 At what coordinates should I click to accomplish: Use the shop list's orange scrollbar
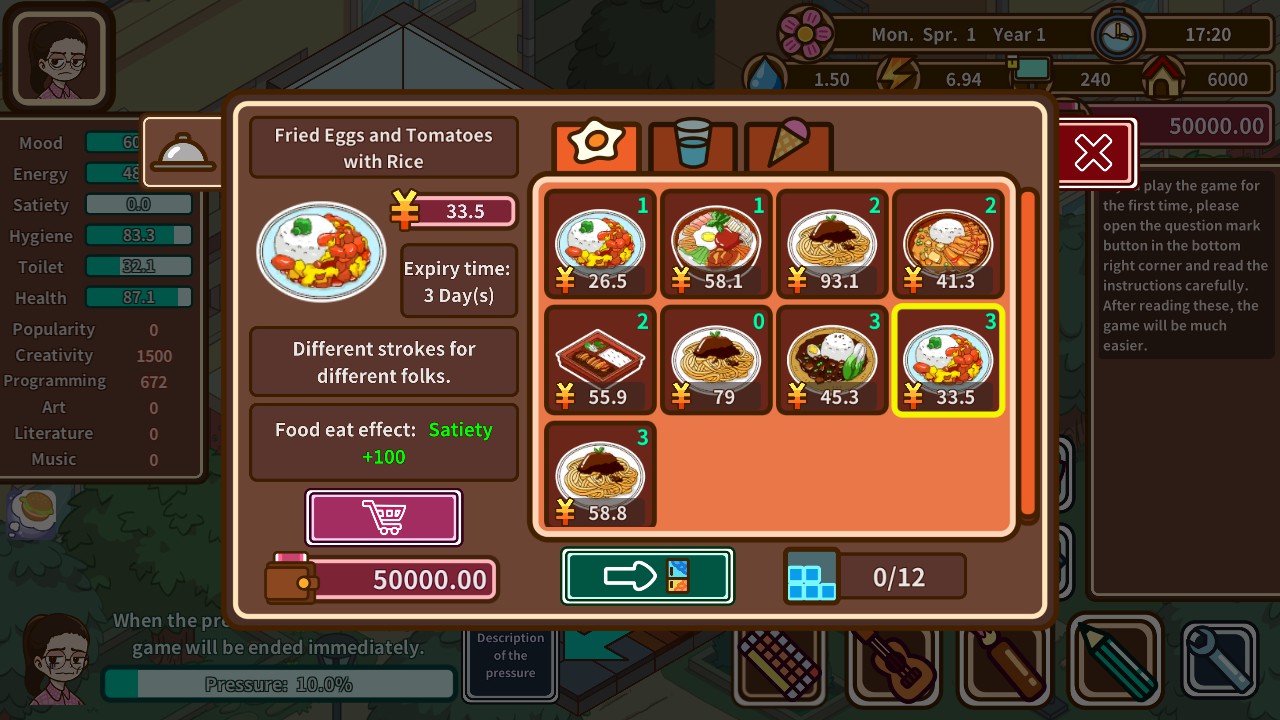pos(1027,352)
